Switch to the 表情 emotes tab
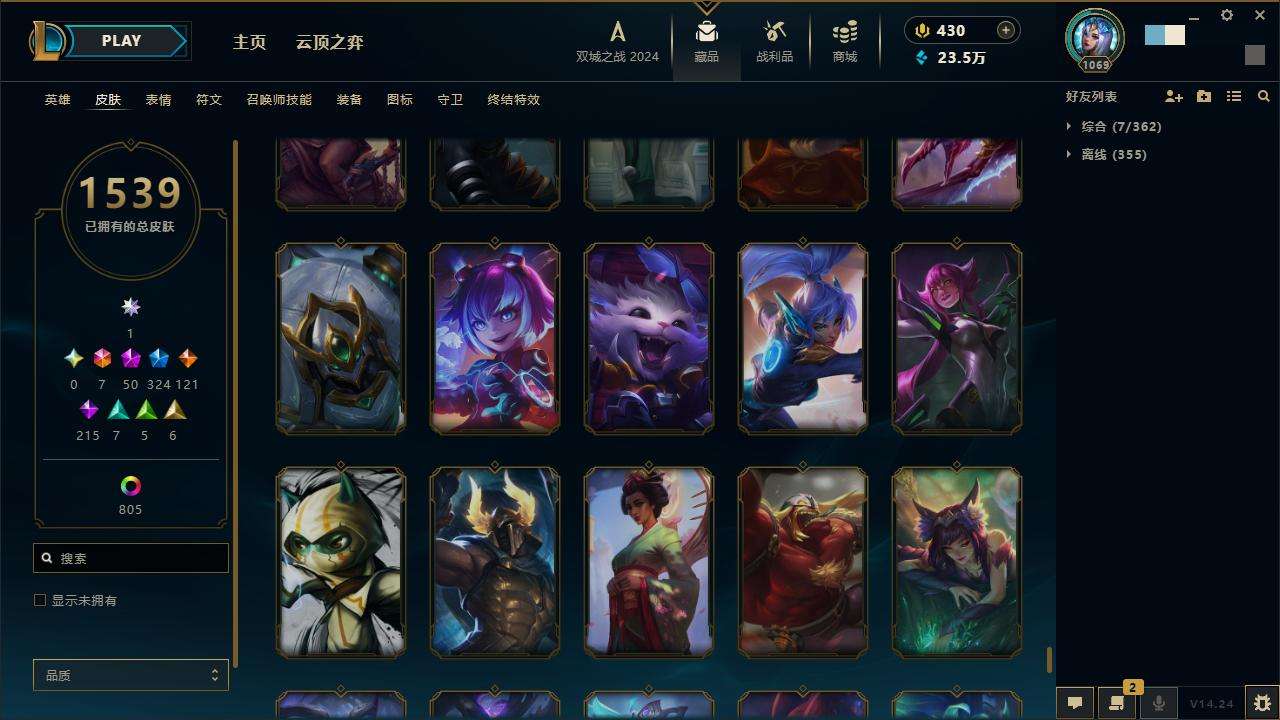This screenshot has height=720, width=1280. coord(158,100)
